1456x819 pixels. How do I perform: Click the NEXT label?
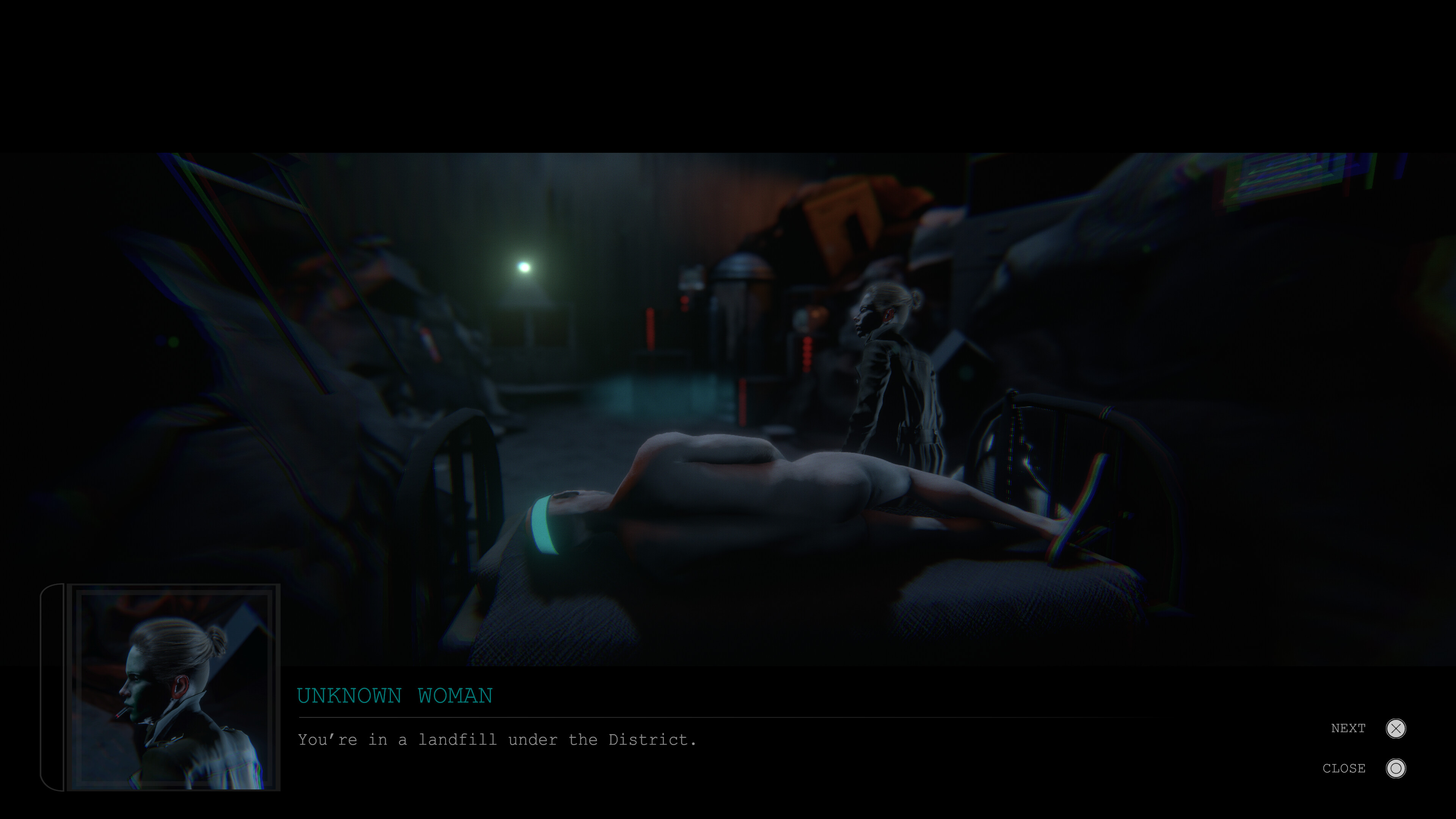click(x=1349, y=728)
